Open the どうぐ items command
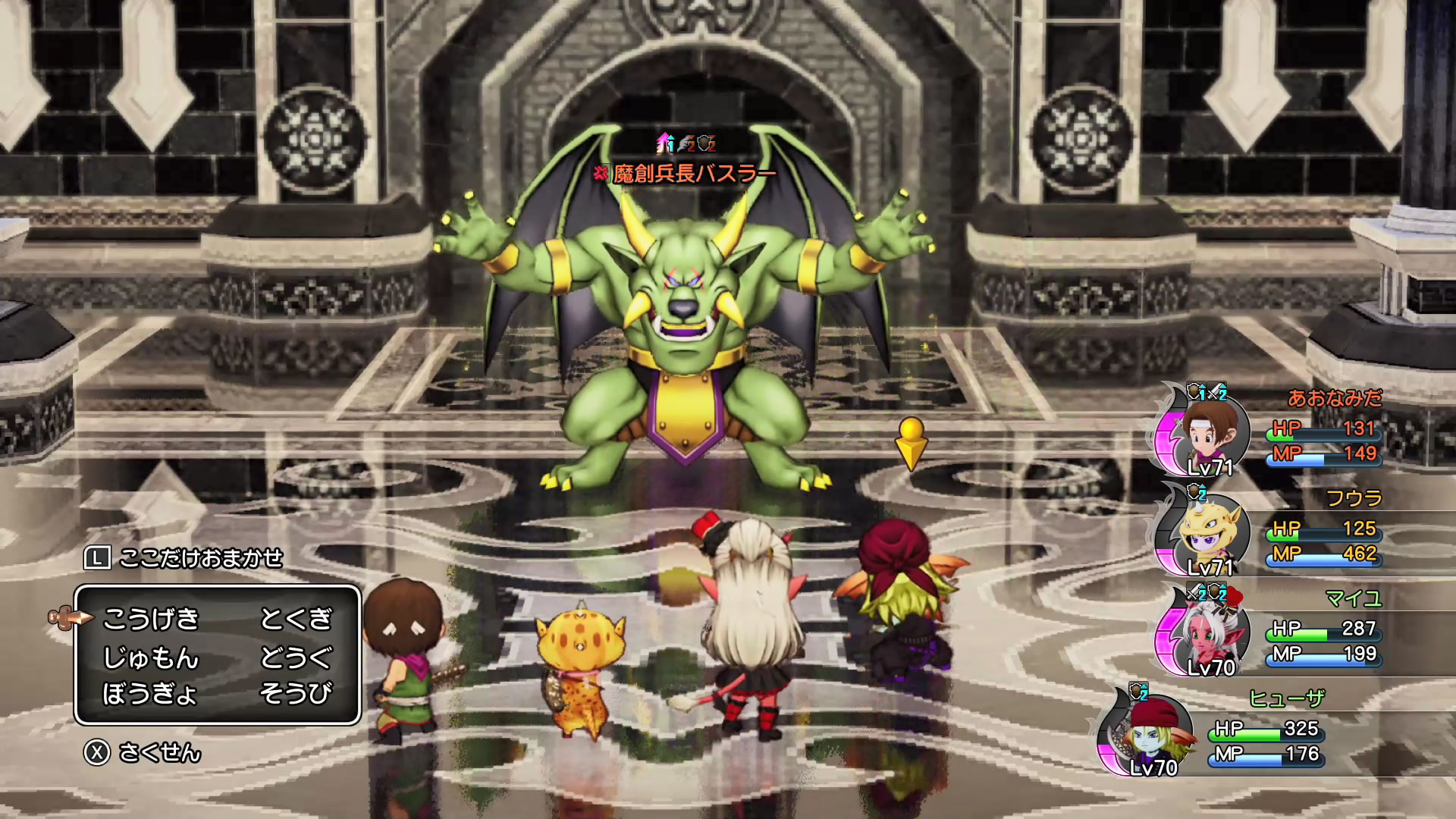1456x819 pixels. pos(296,657)
